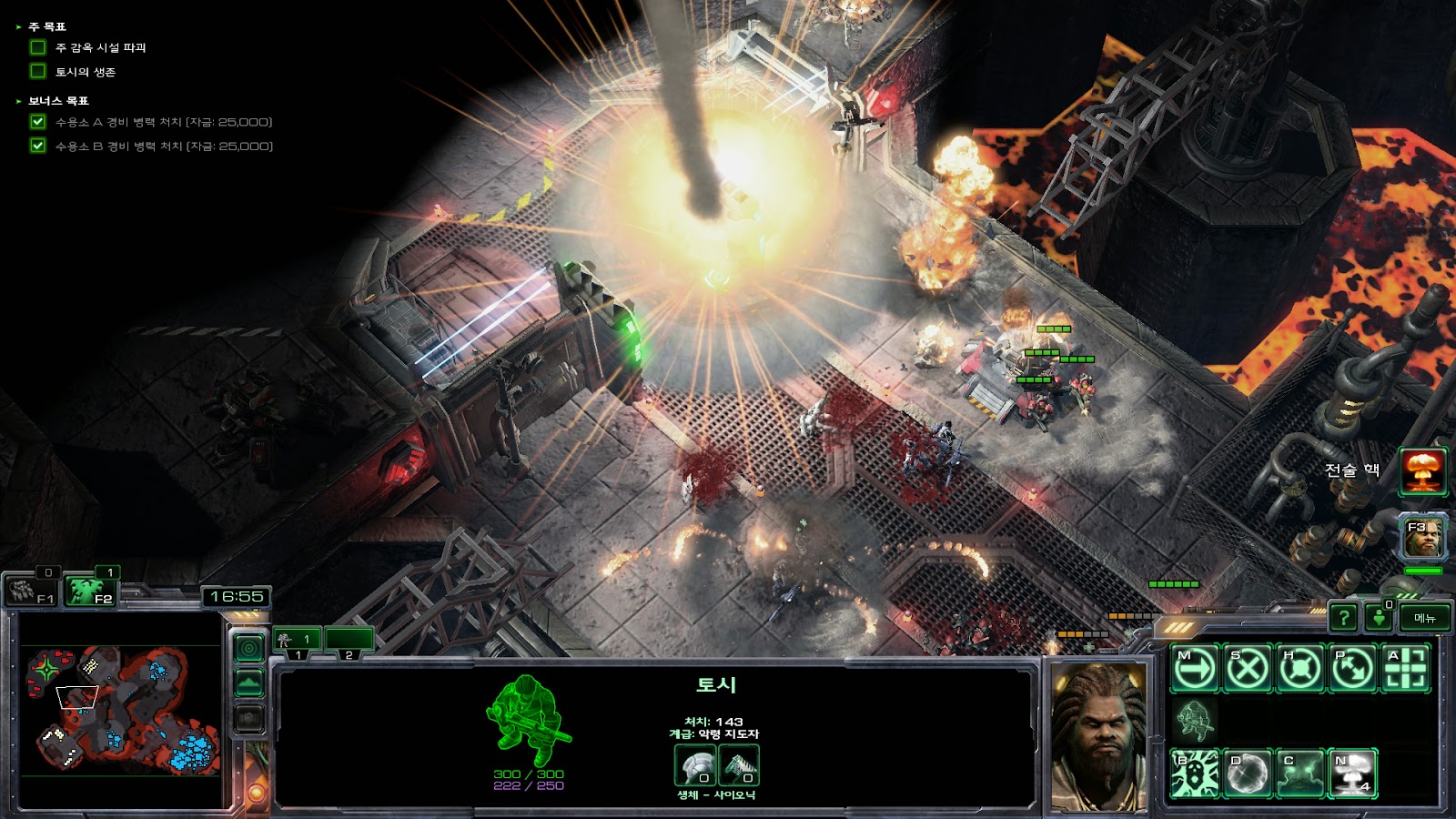The height and width of the screenshot is (819, 1456).
Task: Activate the Stop command icon
Action: 1248,669
